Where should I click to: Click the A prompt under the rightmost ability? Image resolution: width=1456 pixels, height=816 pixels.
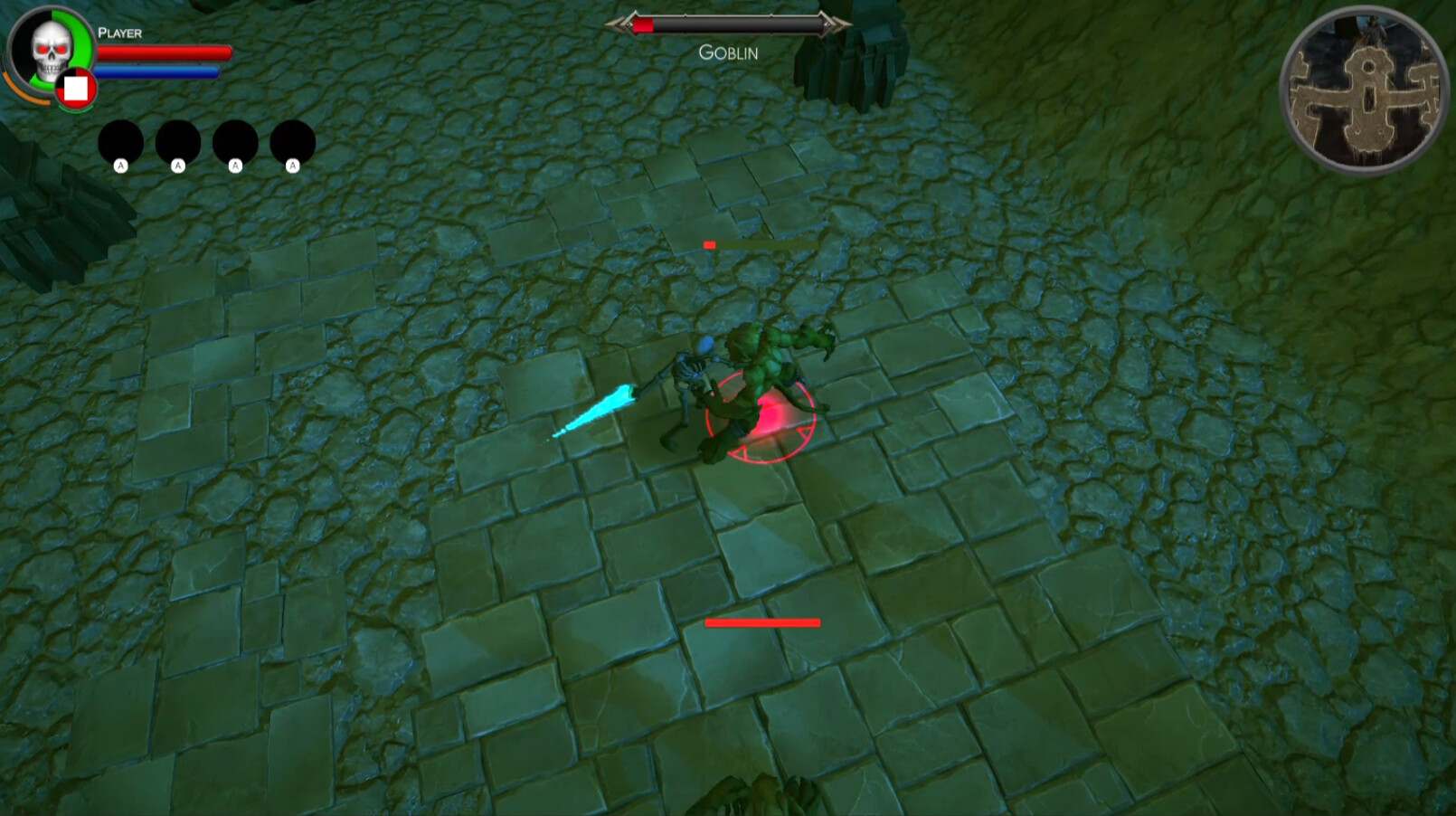point(293,166)
